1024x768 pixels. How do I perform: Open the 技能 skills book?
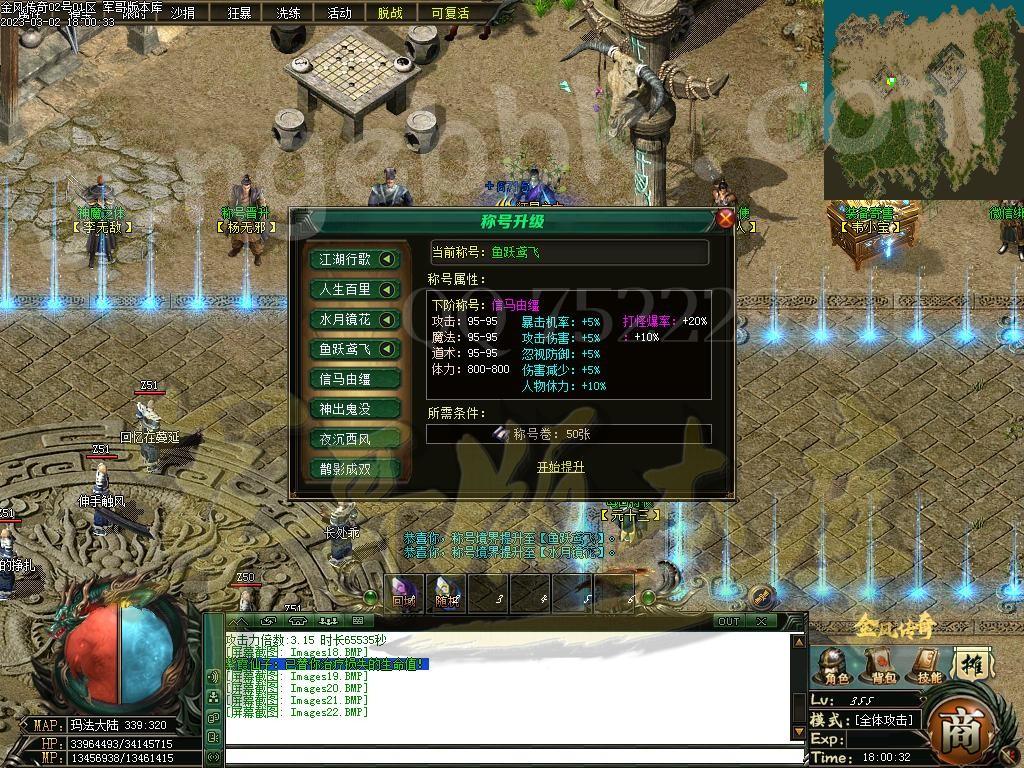click(x=929, y=665)
